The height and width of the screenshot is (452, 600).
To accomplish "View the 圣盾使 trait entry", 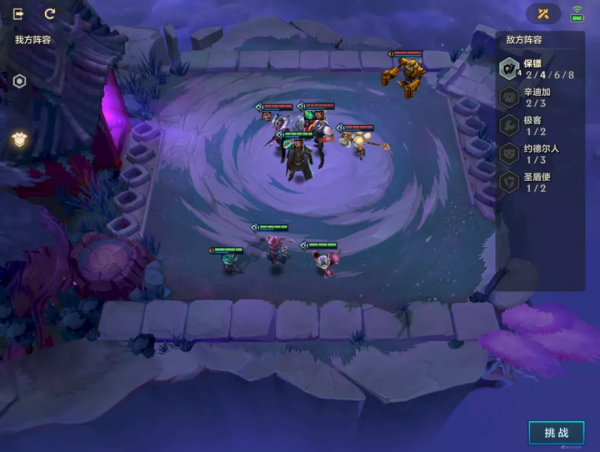I will click(x=538, y=182).
